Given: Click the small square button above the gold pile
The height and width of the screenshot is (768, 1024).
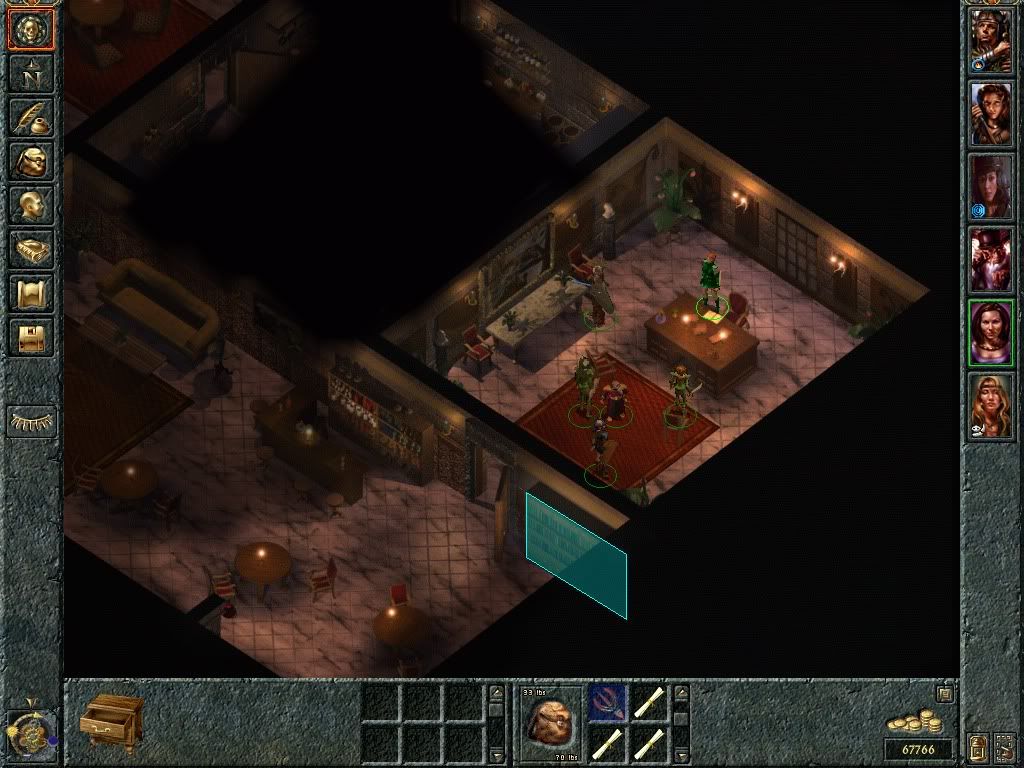Looking at the screenshot, I should tap(943, 693).
